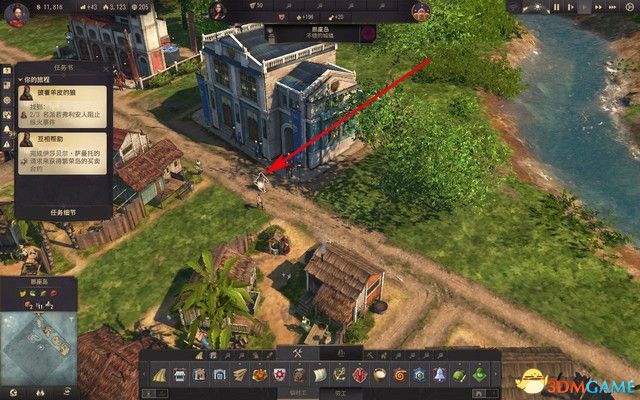Select the dirt road build icon
This screenshot has height=400, width=640.
(x=160, y=374)
